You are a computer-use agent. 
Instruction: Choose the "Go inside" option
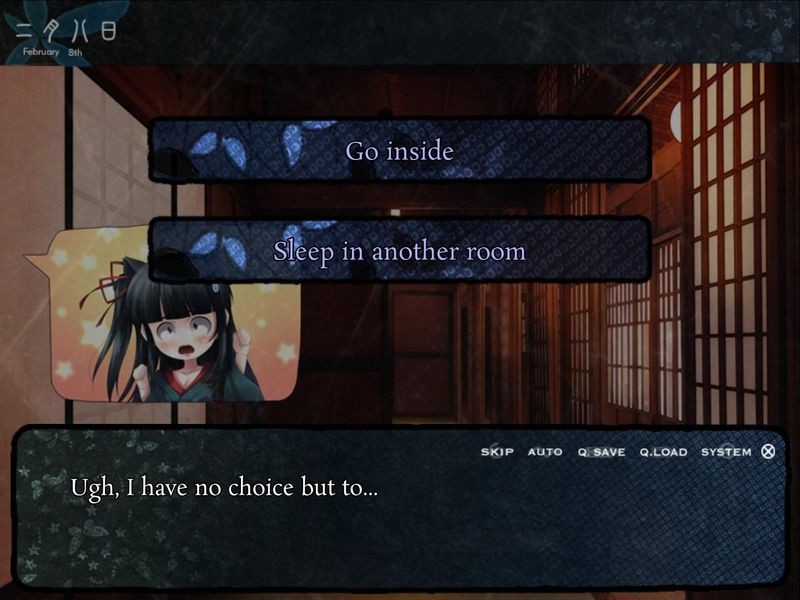pyautogui.click(x=400, y=151)
